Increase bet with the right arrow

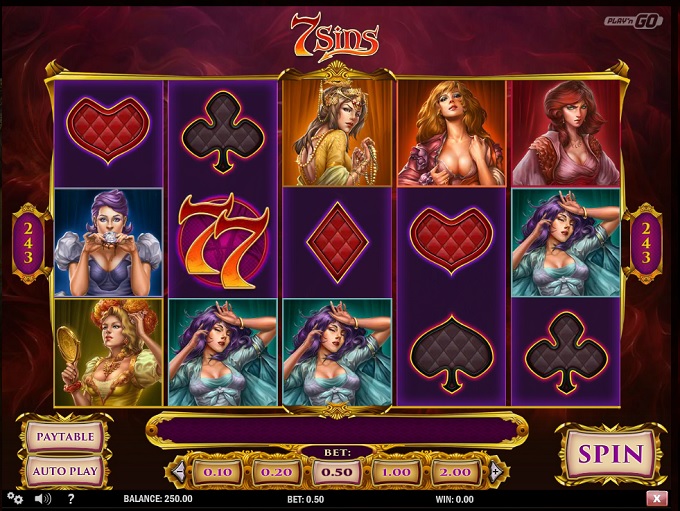495,470
